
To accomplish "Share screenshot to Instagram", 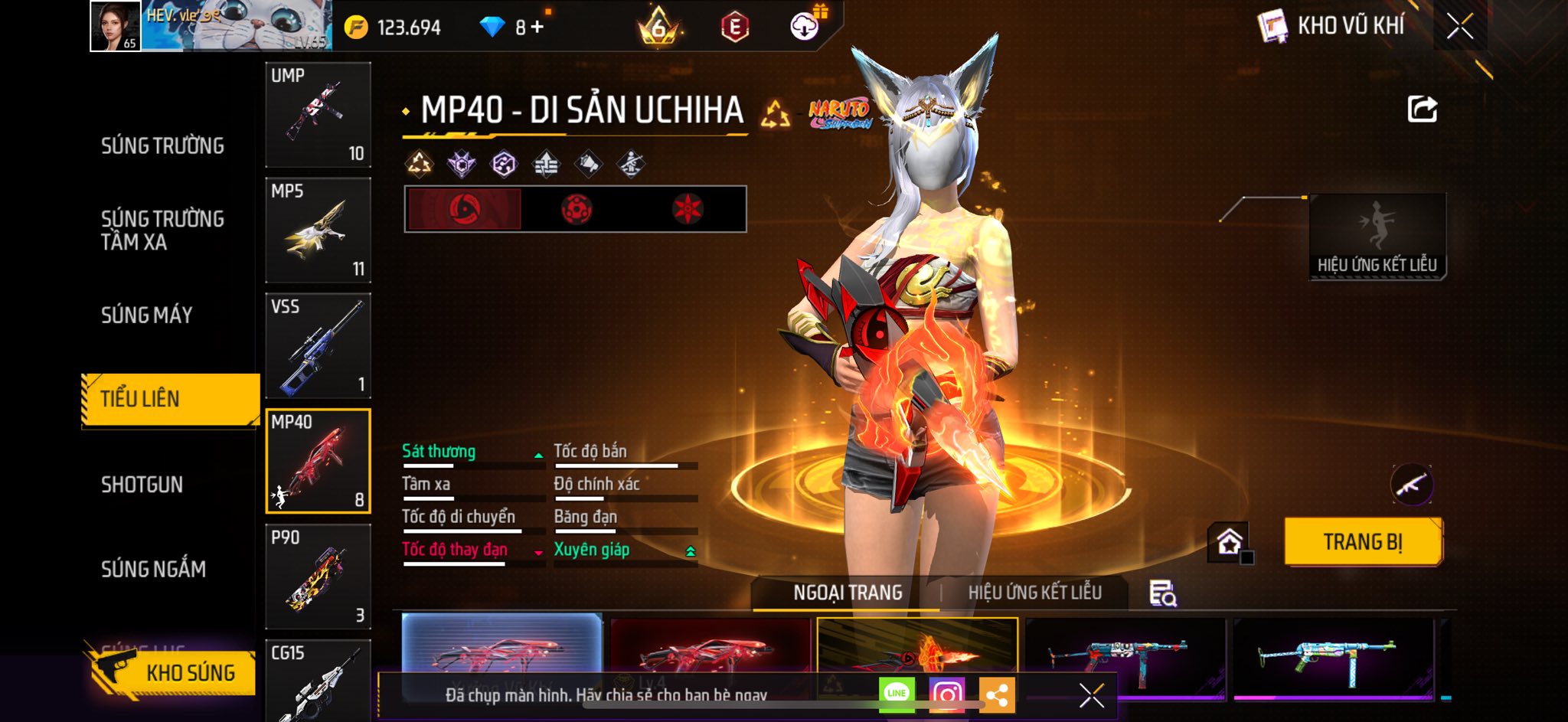I will 946,694.
